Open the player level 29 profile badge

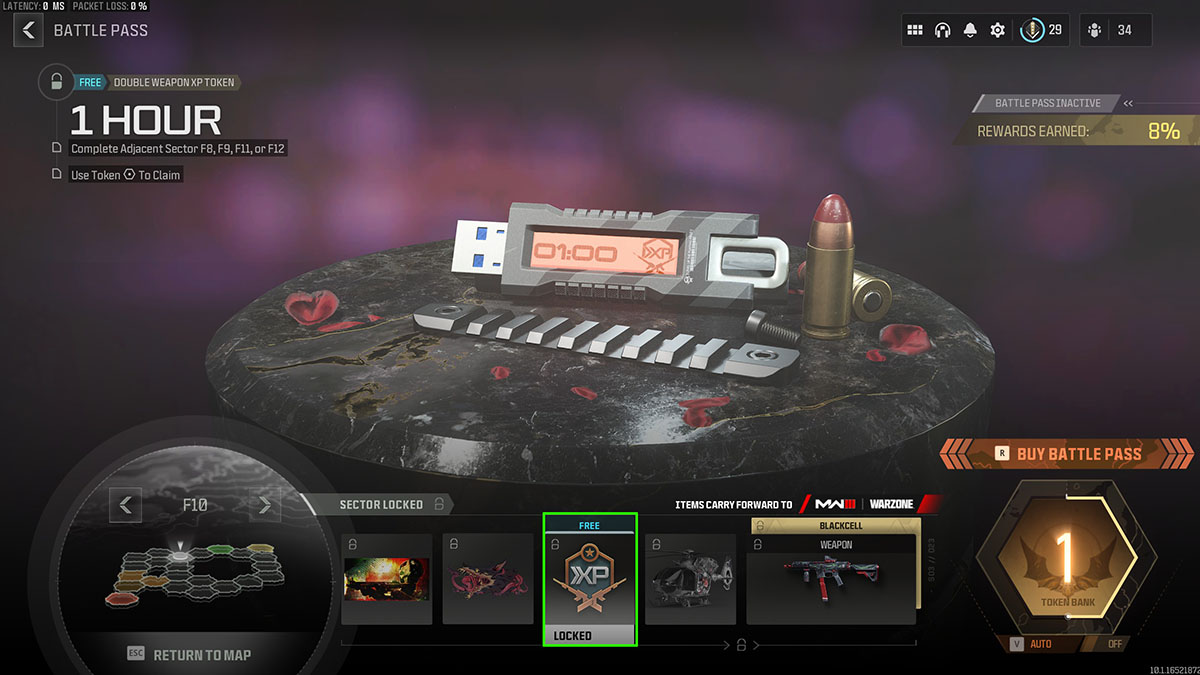pos(1042,30)
